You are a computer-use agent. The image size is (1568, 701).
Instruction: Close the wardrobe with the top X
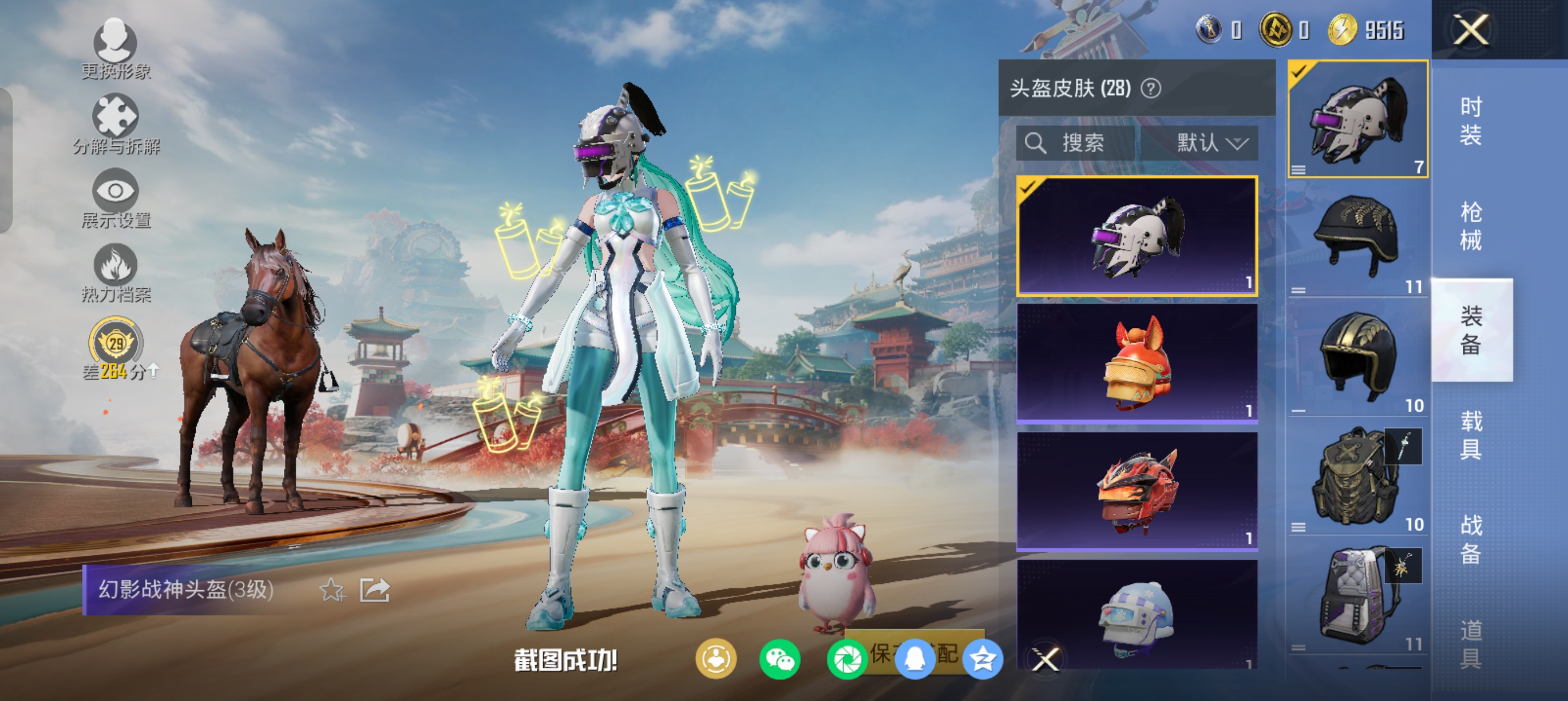coord(1471,29)
